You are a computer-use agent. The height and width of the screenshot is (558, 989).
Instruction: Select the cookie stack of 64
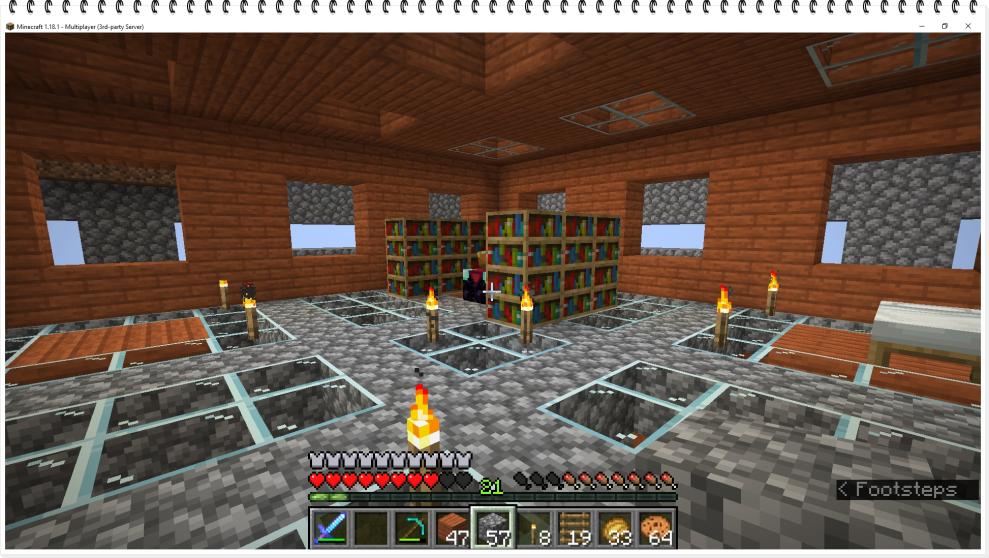click(x=655, y=527)
